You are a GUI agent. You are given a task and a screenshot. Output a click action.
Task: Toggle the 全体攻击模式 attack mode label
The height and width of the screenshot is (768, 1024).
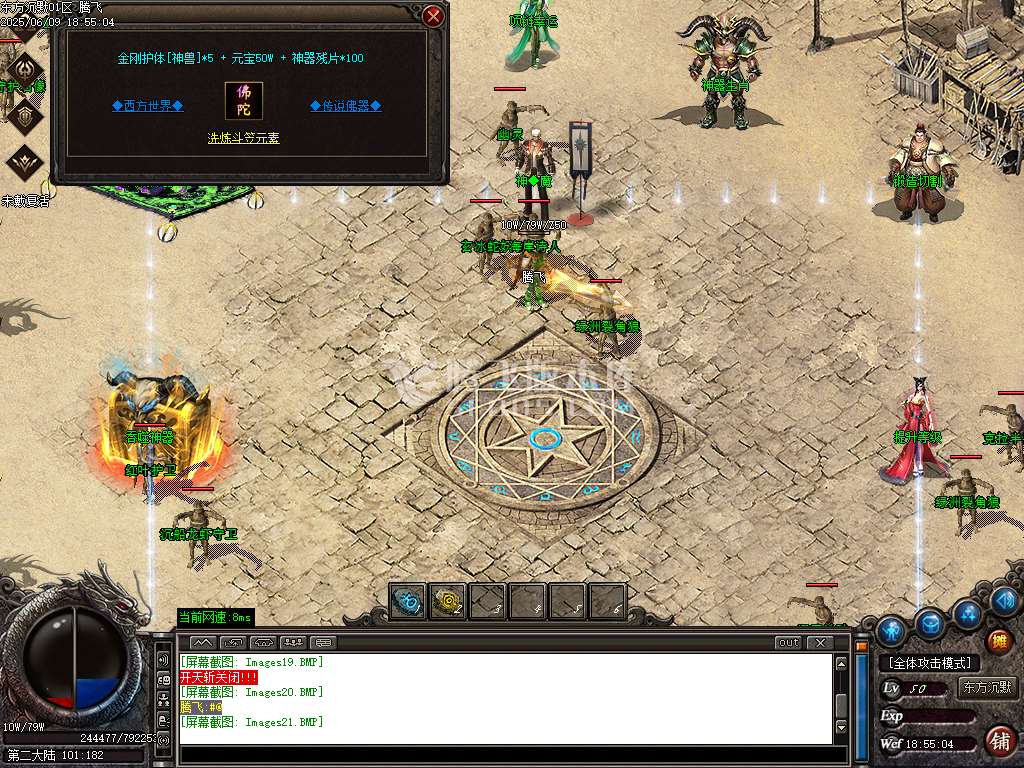click(x=929, y=663)
